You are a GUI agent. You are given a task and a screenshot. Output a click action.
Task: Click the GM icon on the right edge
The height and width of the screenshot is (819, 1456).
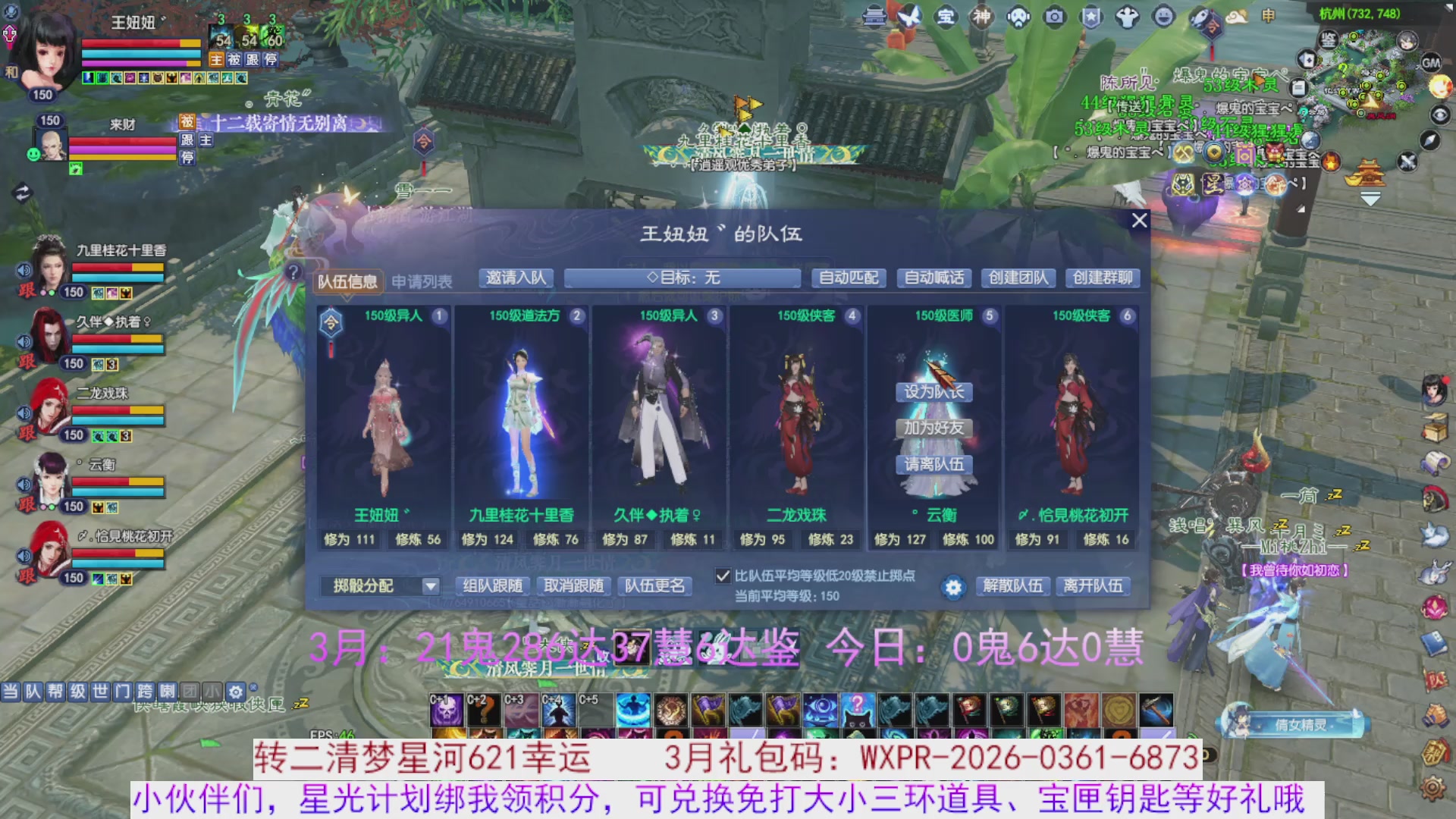pos(1432,63)
